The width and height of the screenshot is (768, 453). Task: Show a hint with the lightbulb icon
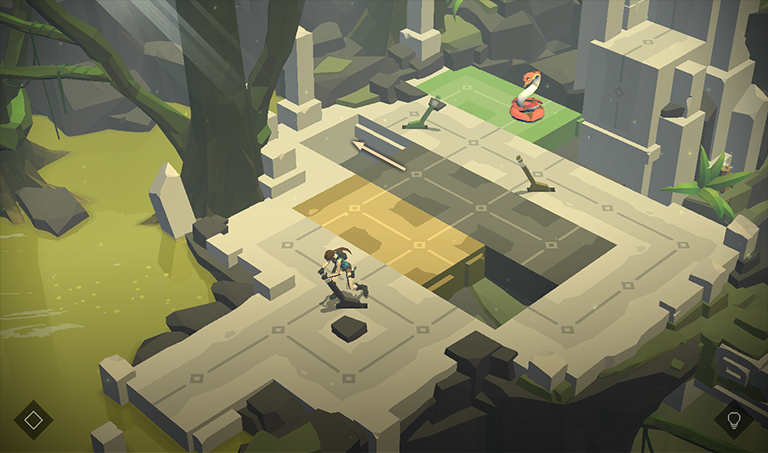pos(734,419)
